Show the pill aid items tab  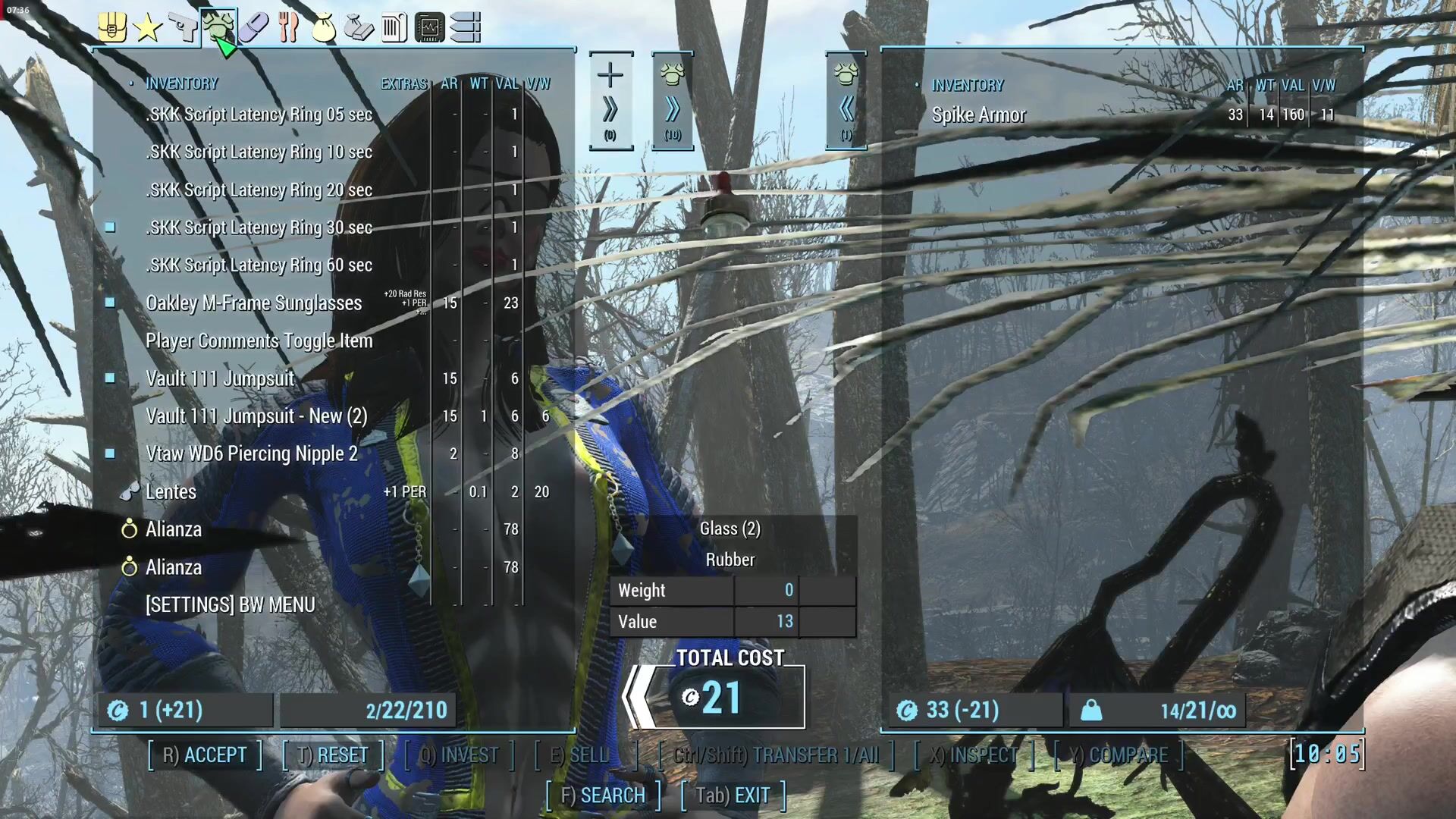click(x=253, y=28)
